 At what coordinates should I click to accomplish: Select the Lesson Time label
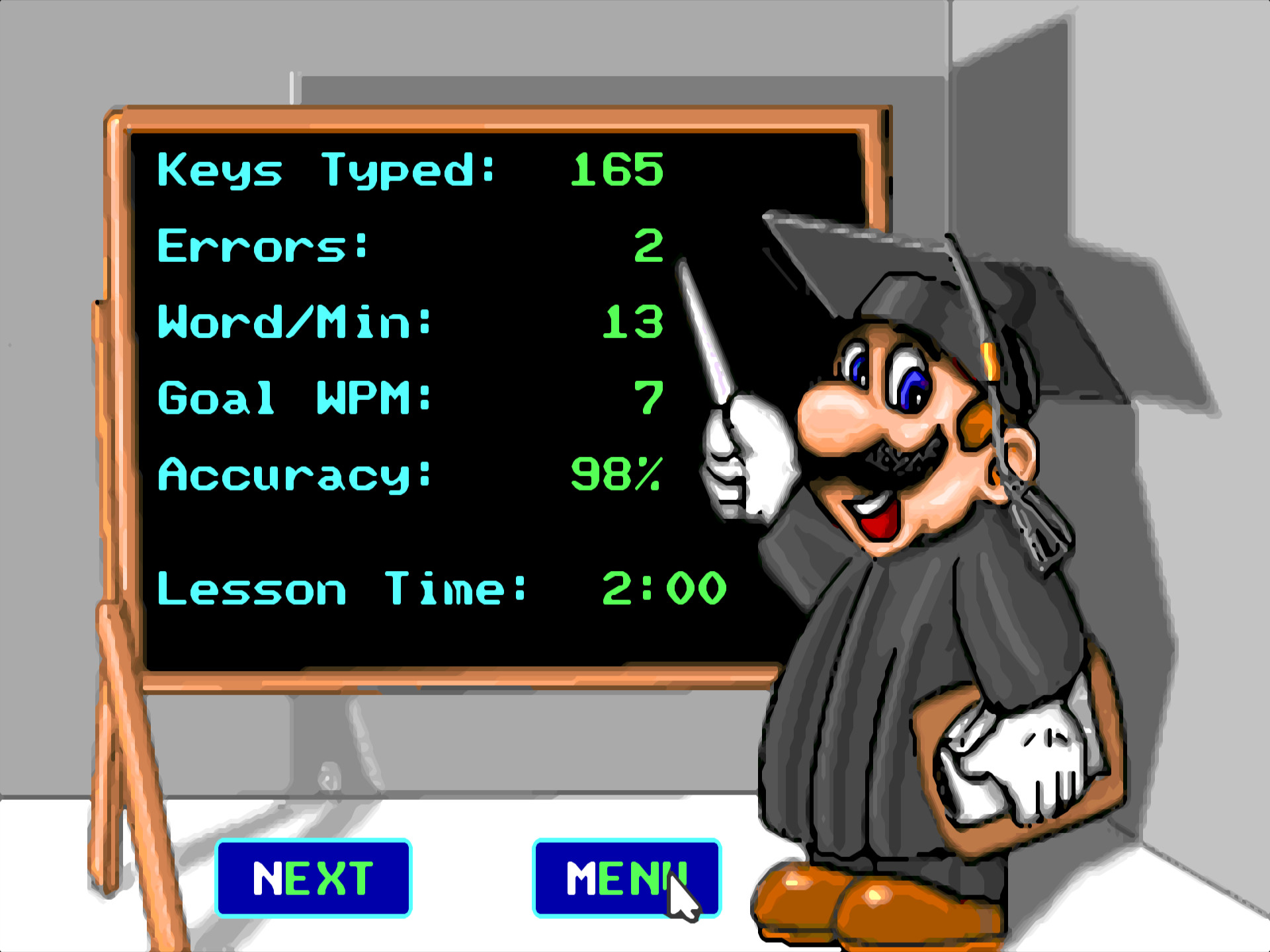(x=341, y=587)
